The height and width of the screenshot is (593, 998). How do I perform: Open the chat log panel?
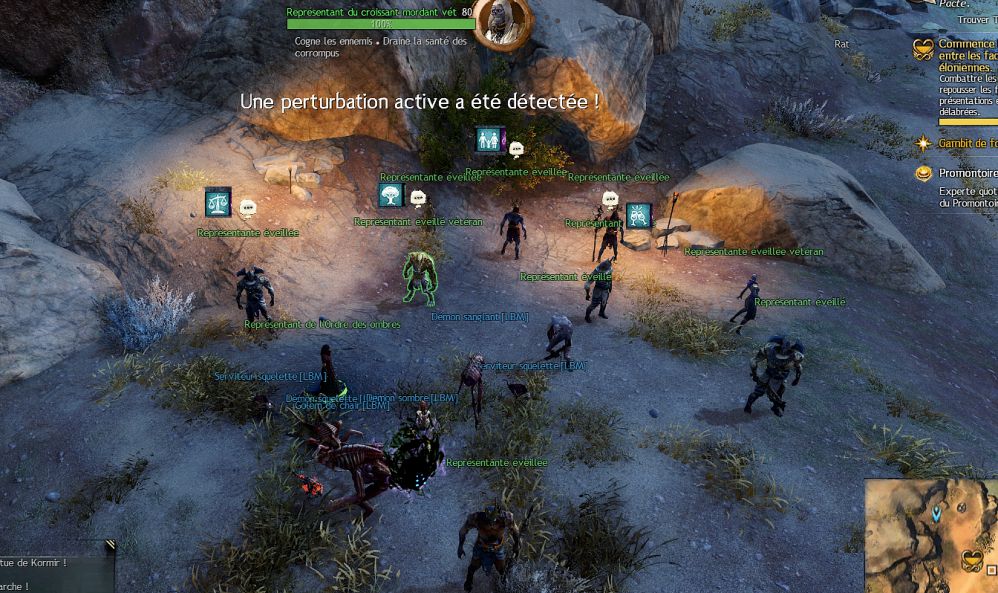[x=50, y=570]
